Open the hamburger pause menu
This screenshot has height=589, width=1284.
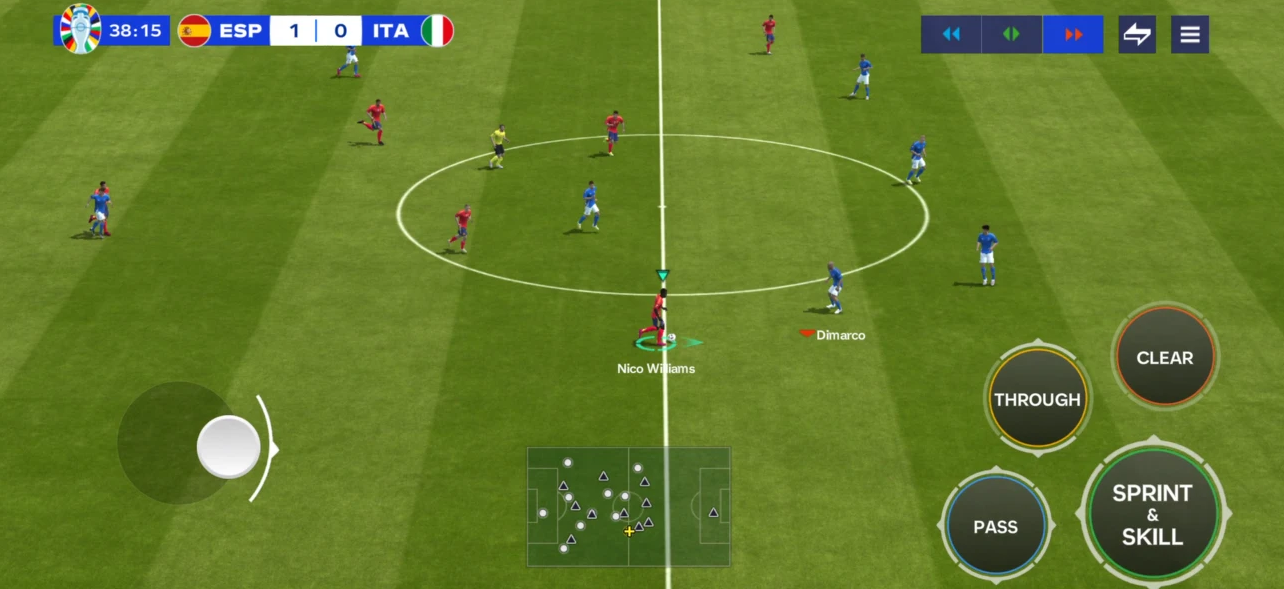pyautogui.click(x=1190, y=34)
